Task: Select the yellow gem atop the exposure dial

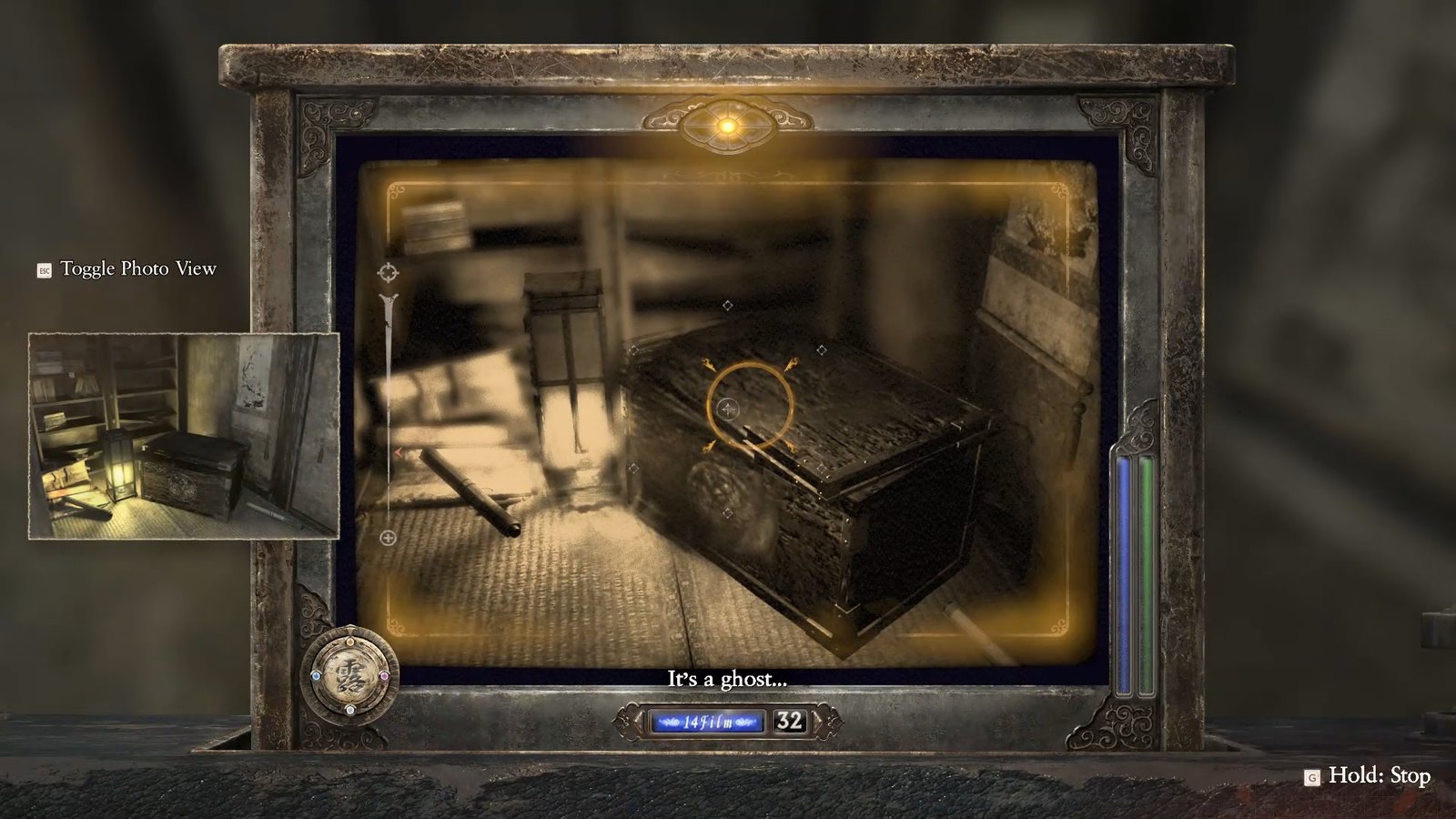Action: point(350,642)
